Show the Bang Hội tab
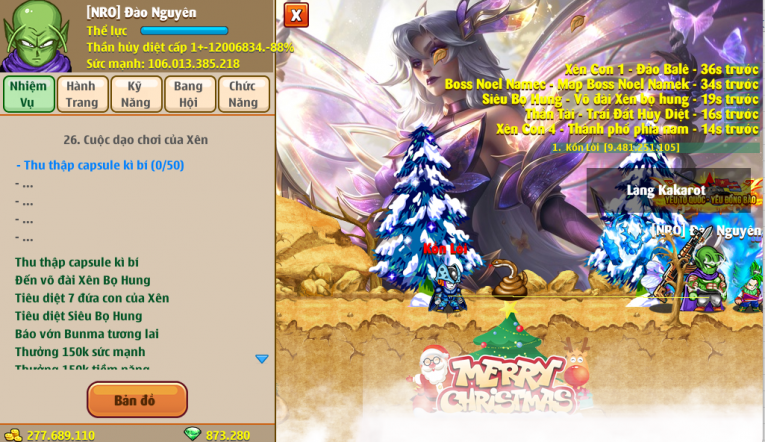 pos(189,94)
